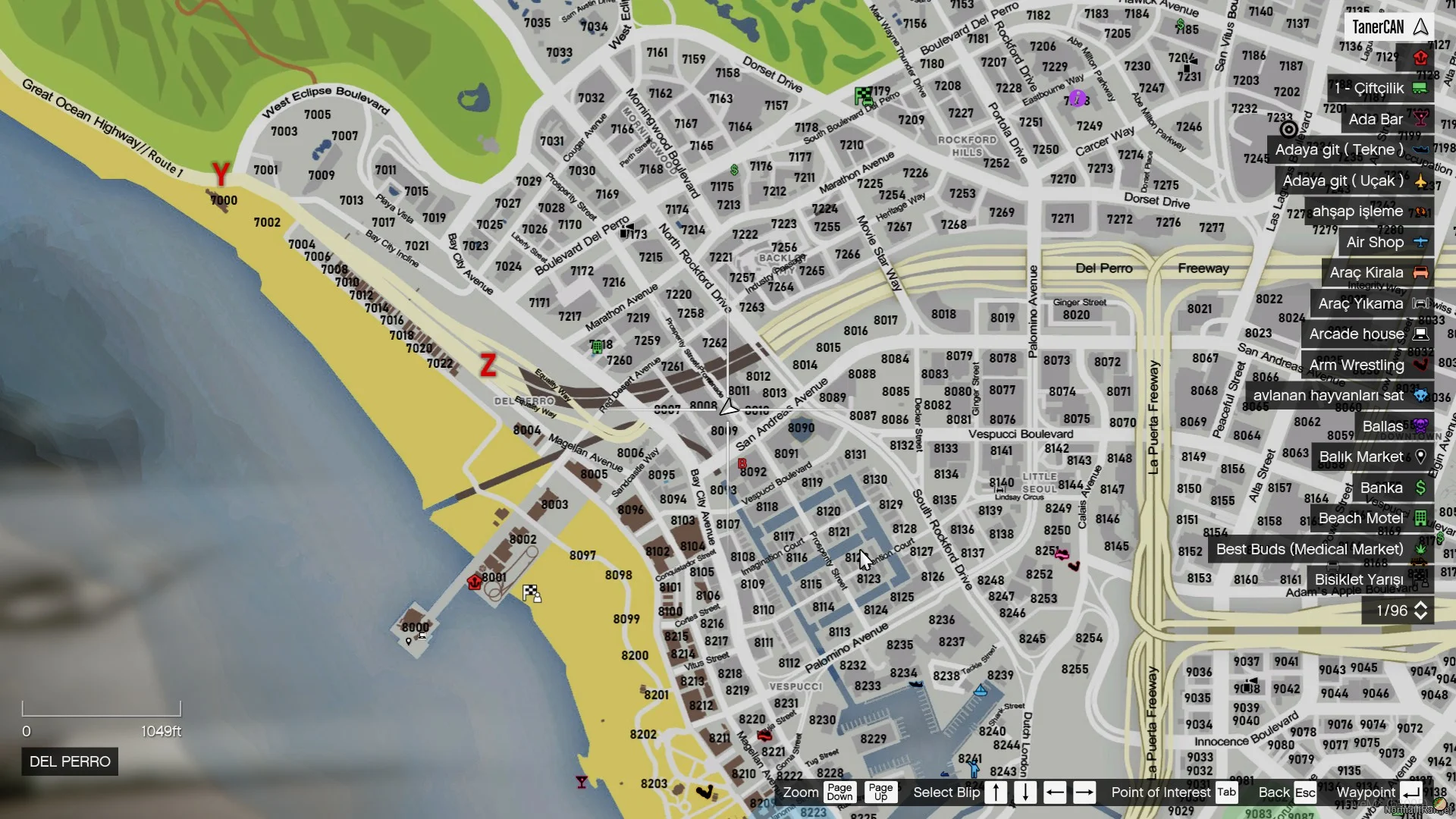Image resolution: width=1456 pixels, height=819 pixels.
Task: Select the Banka legend entry
Action: [x=1392, y=488]
